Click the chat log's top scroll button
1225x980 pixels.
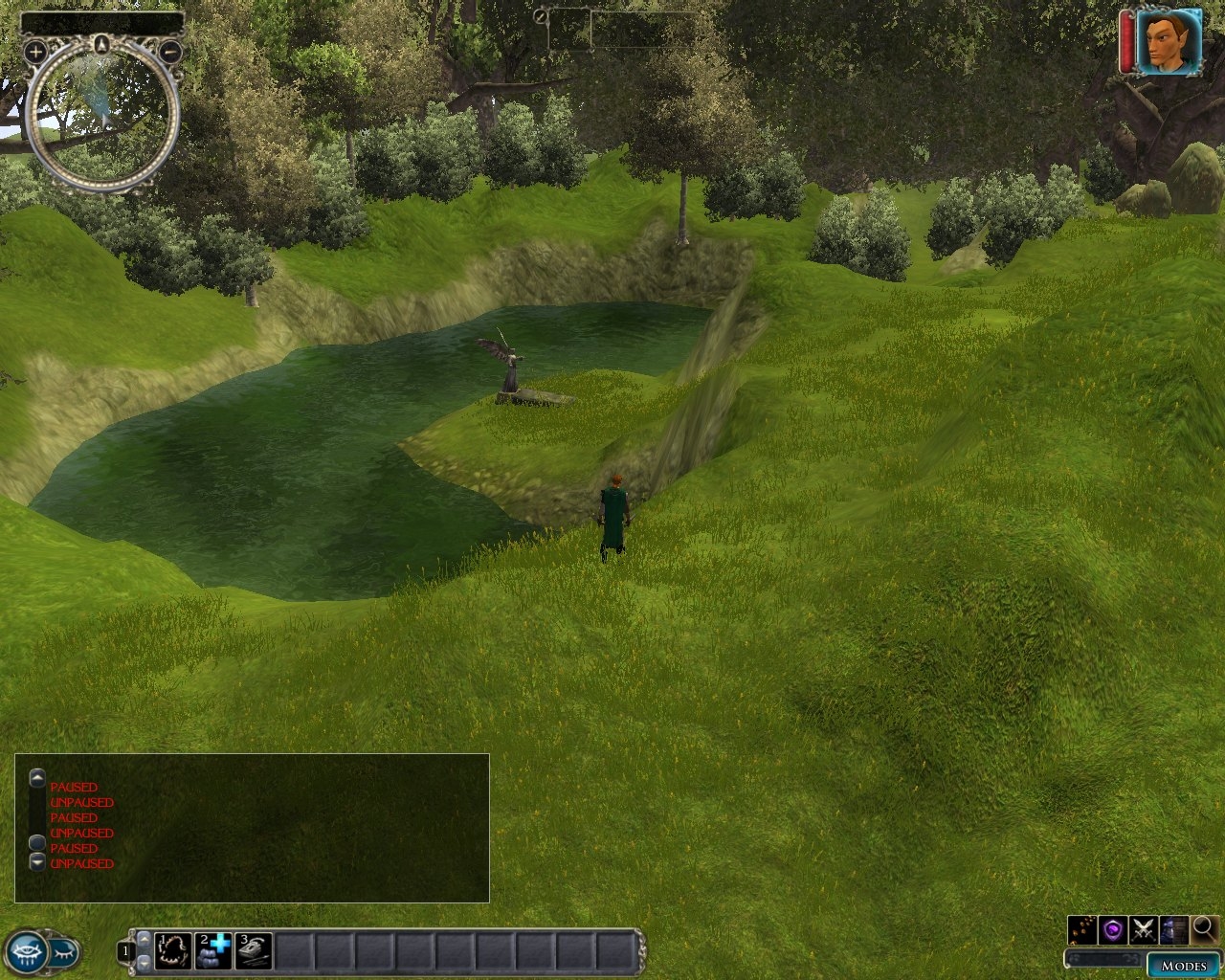(37, 777)
